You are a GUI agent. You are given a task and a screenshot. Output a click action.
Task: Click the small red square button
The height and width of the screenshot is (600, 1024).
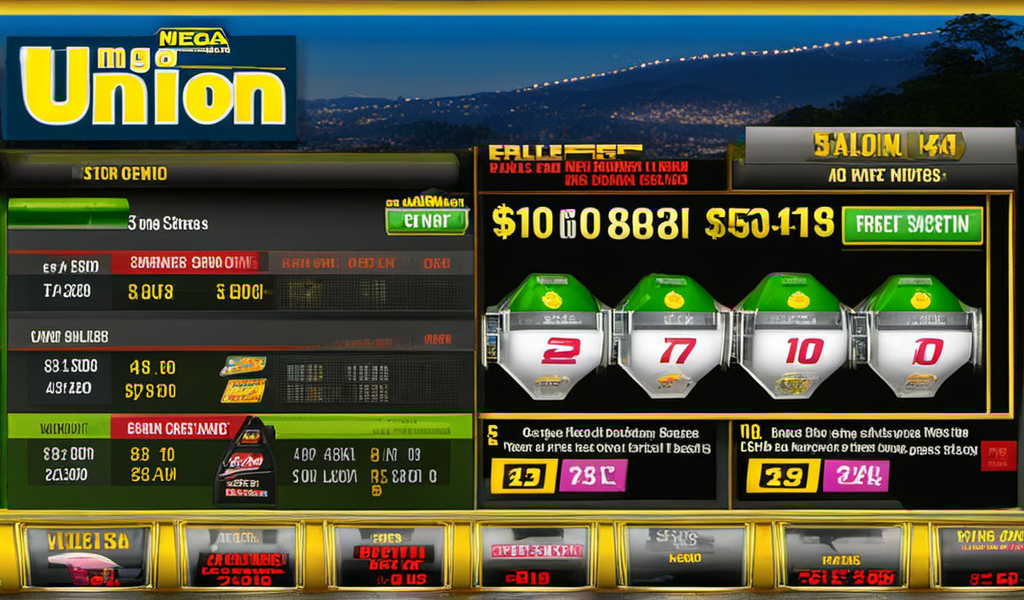coord(998,457)
